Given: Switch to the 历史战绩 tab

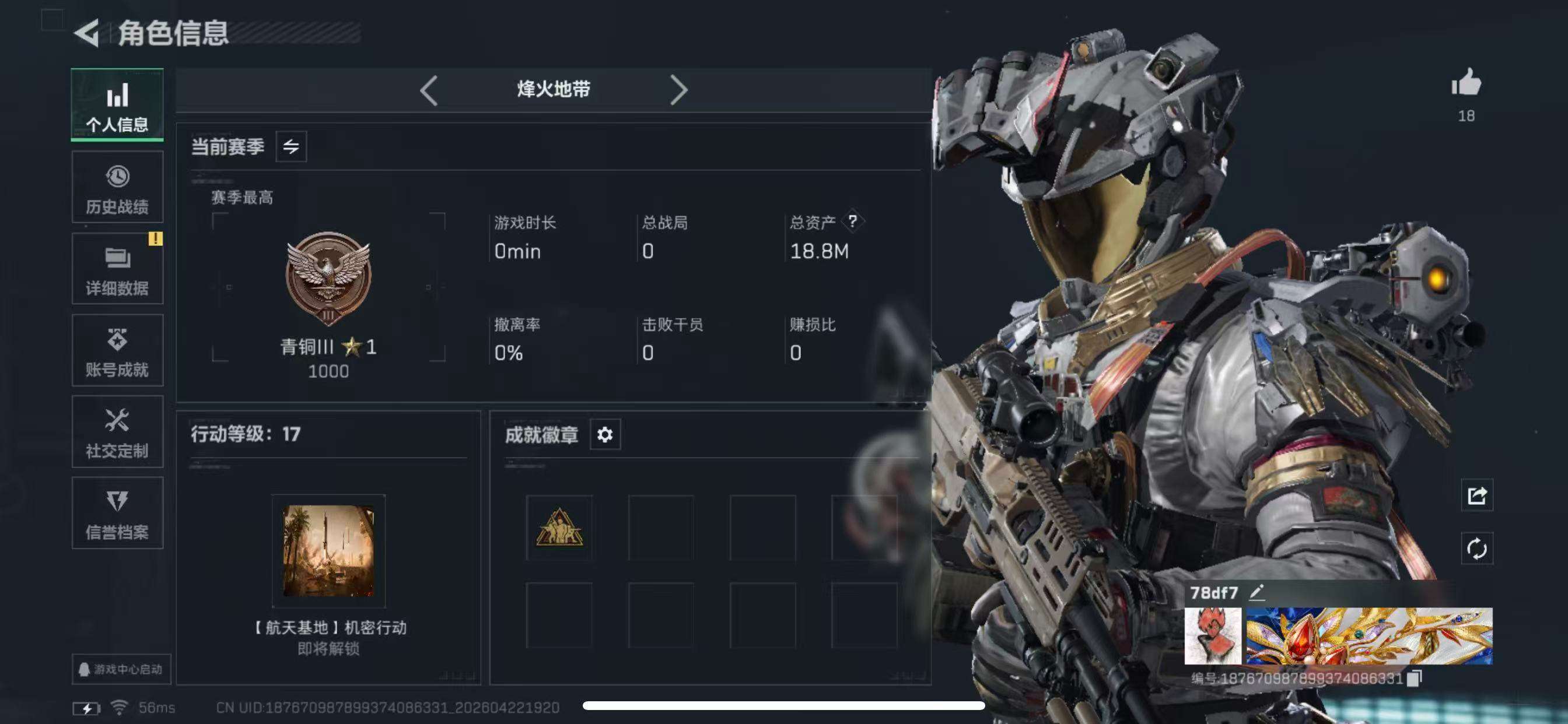Looking at the screenshot, I should coord(117,187).
